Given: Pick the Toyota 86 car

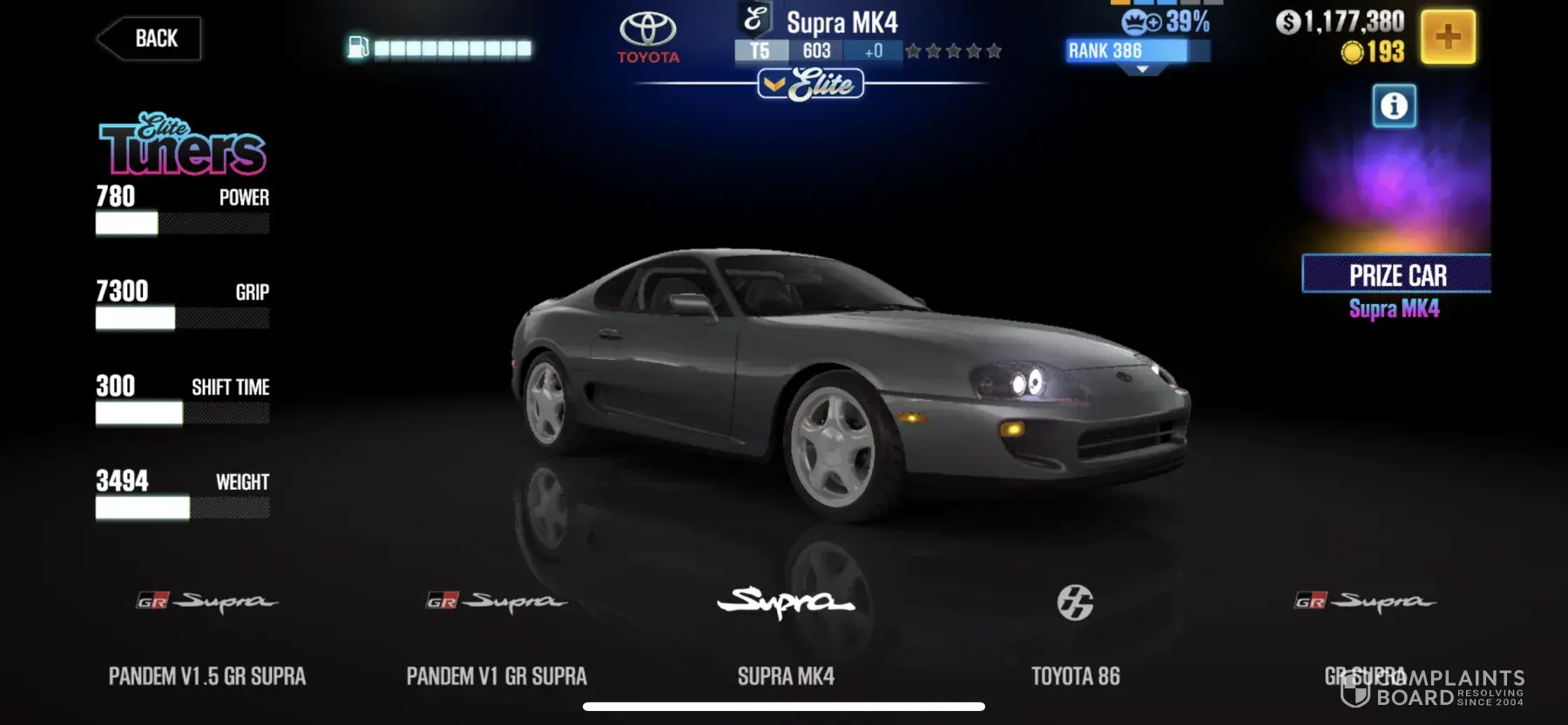Looking at the screenshot, I should (1075, 636).
